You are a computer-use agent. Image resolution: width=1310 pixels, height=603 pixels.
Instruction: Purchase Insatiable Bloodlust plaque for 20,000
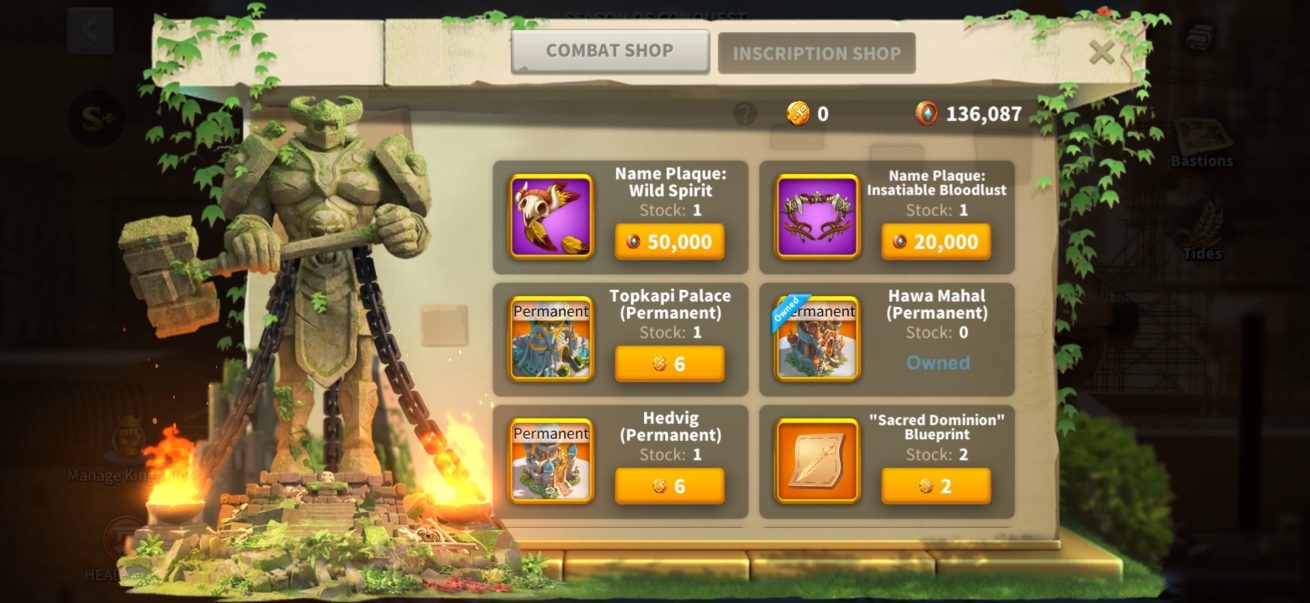[936, 242]
